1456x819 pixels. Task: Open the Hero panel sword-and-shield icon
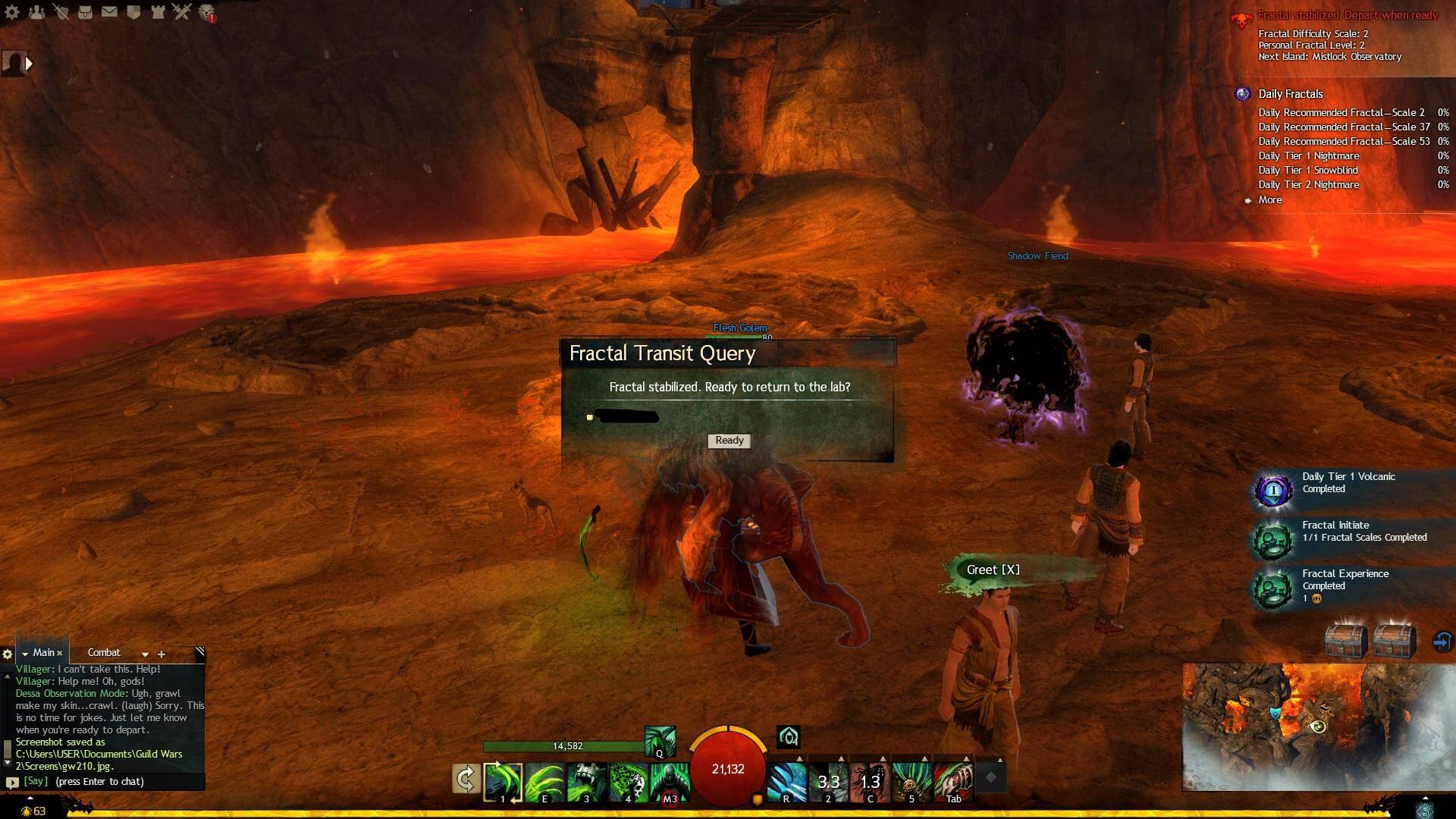tap(62, 11)
